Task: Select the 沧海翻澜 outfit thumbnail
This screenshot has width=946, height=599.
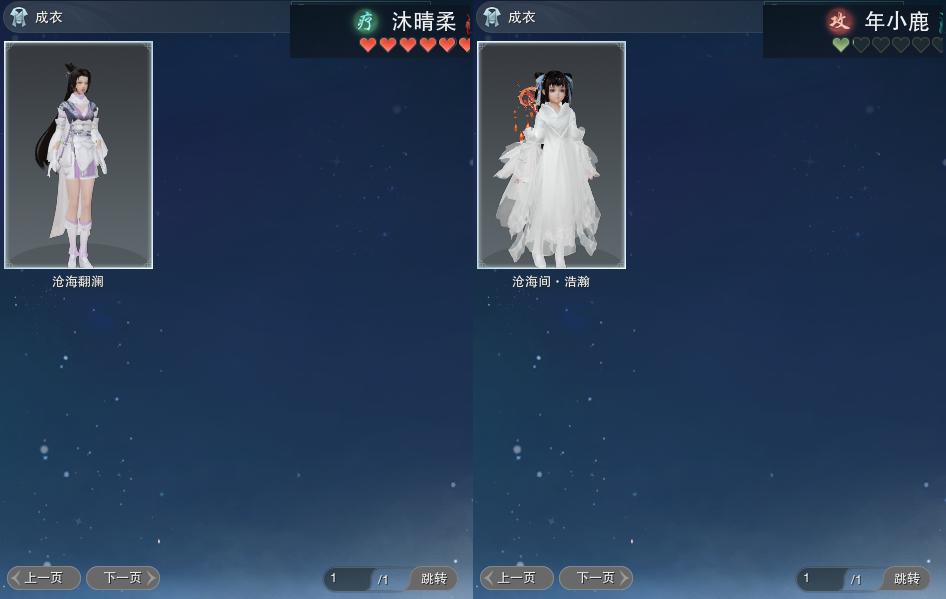Action: click(x=78, y=155)
